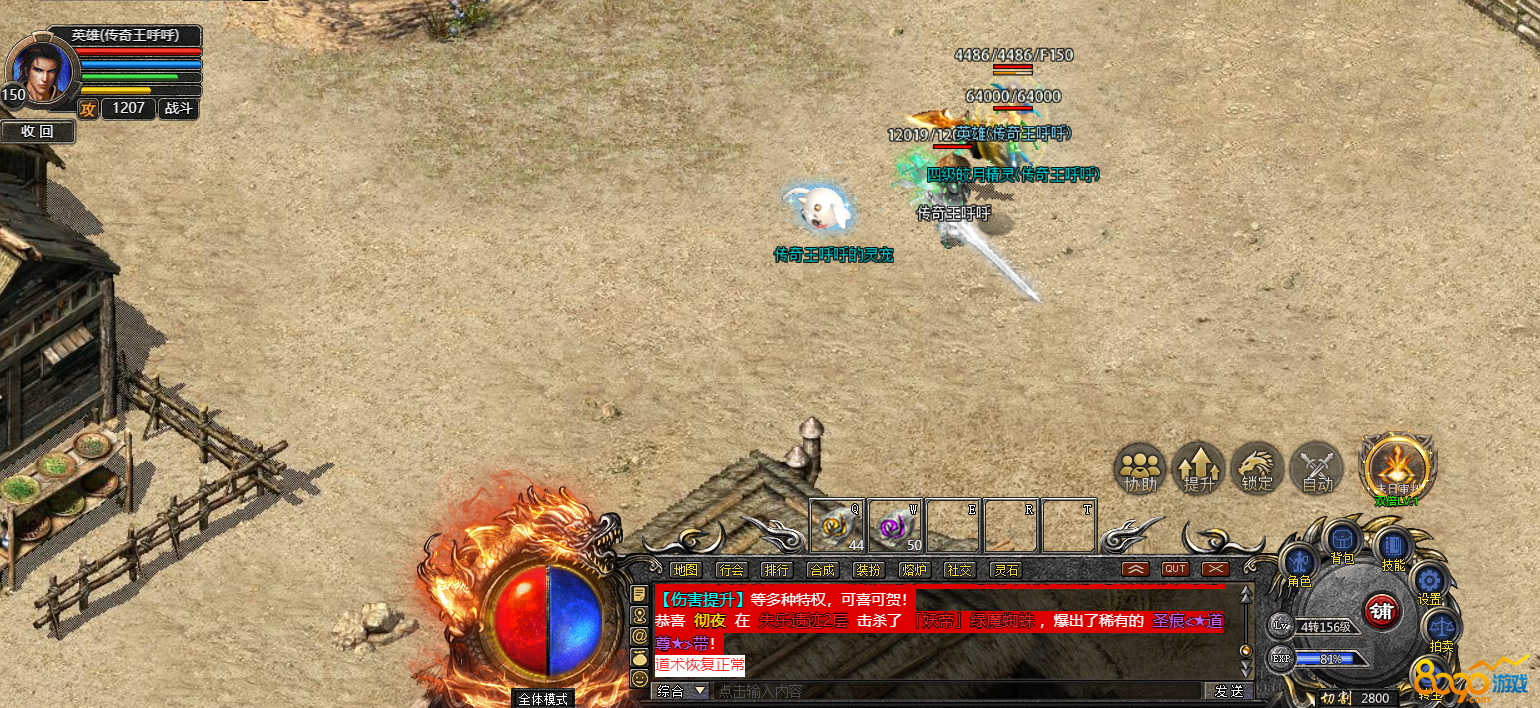This screenshot has height=708, width=1540.
Task: Open the 熔炉 furnace menu
Action: 913,570
